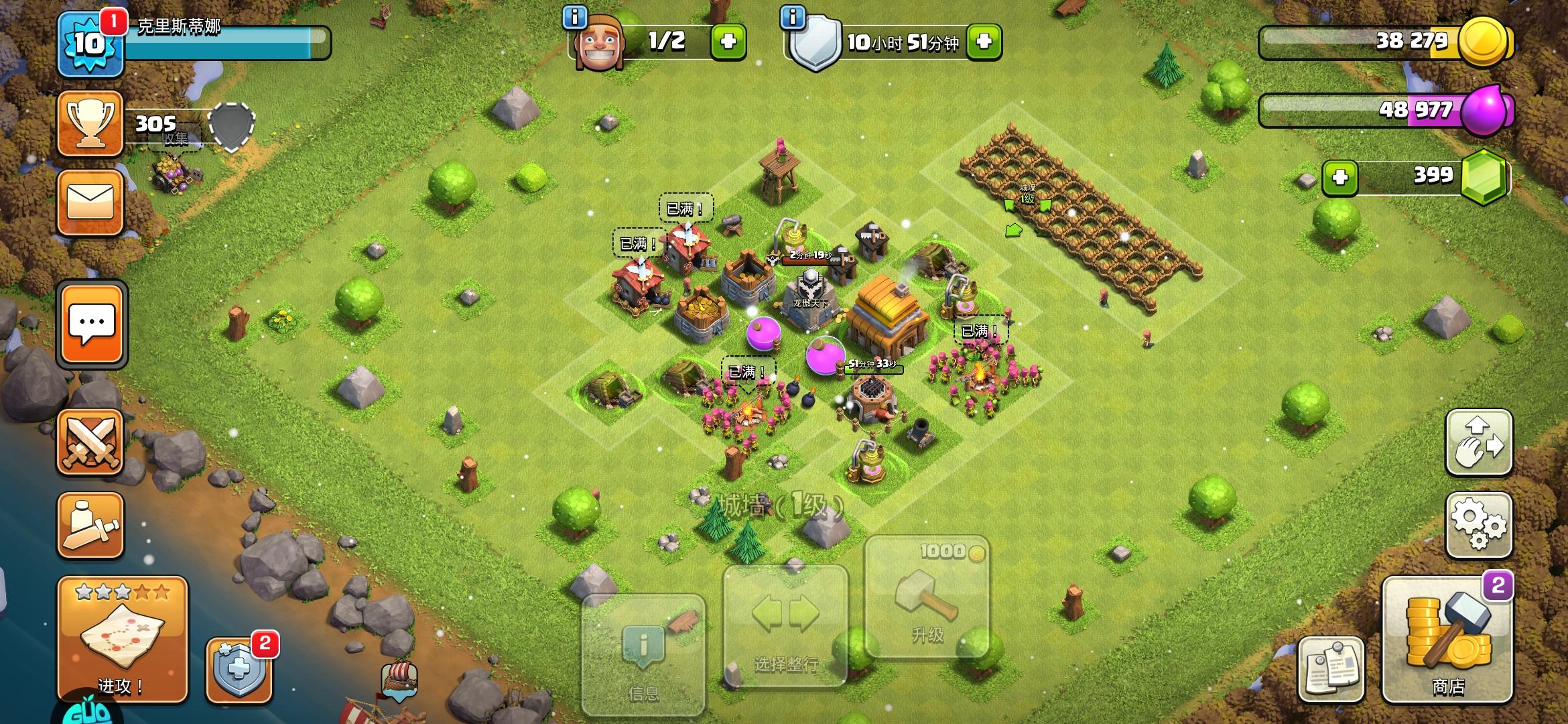Open the shield info via the i icon
This screenshot has height=724, width=1568.
pyautogui.click(x=793, y=18)
